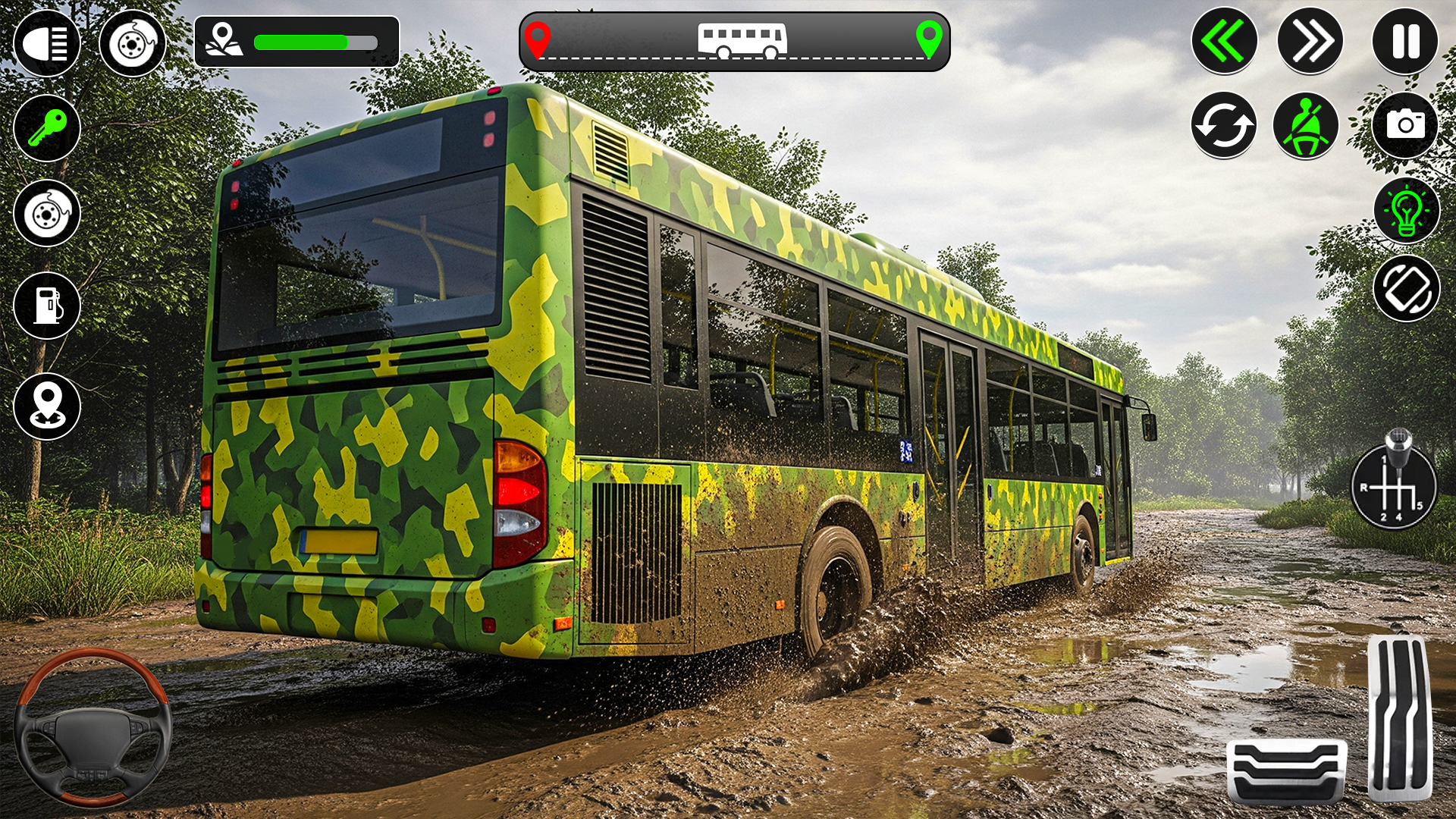Step on the brake pedal
This screenshot has height=819, width=1456.
(x=1286, y=770)
